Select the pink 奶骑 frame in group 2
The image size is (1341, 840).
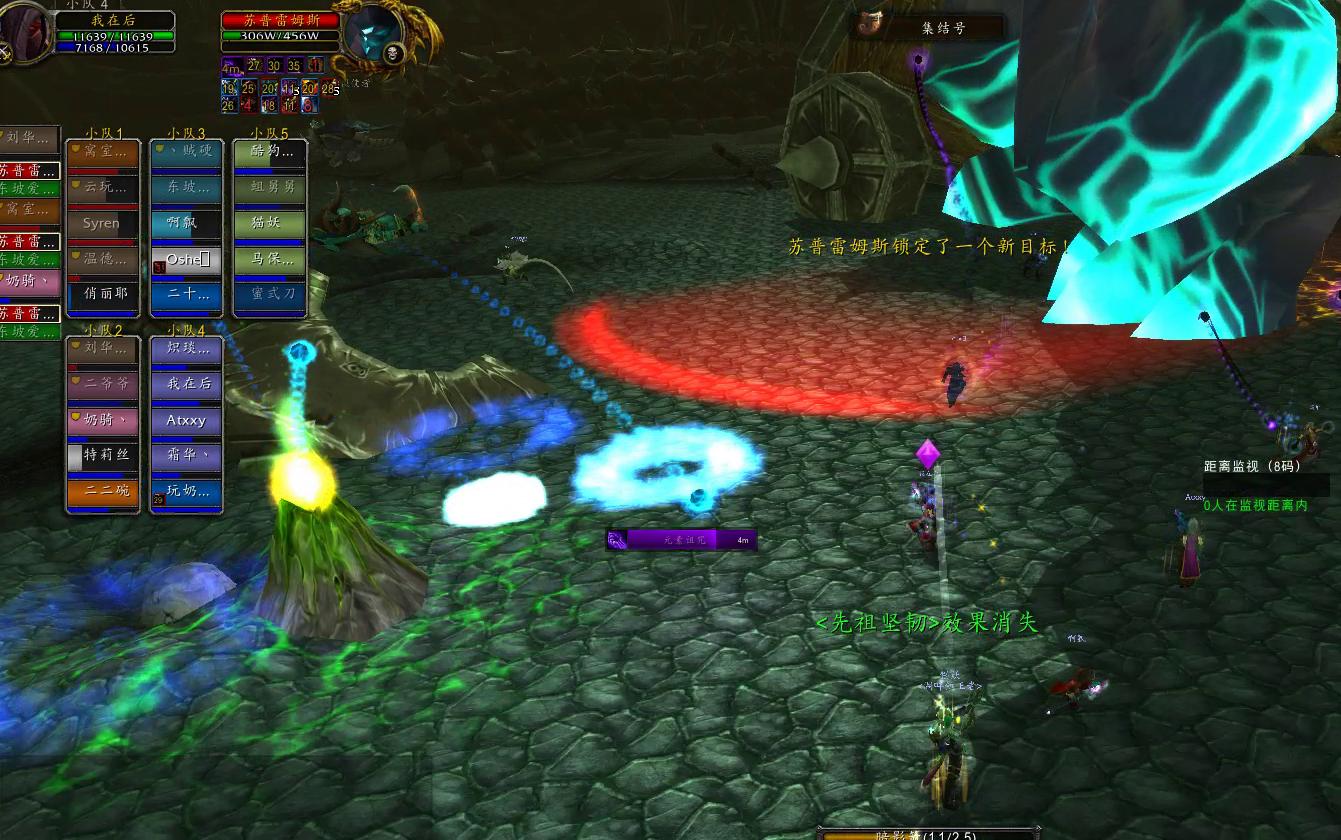[102, 421]
